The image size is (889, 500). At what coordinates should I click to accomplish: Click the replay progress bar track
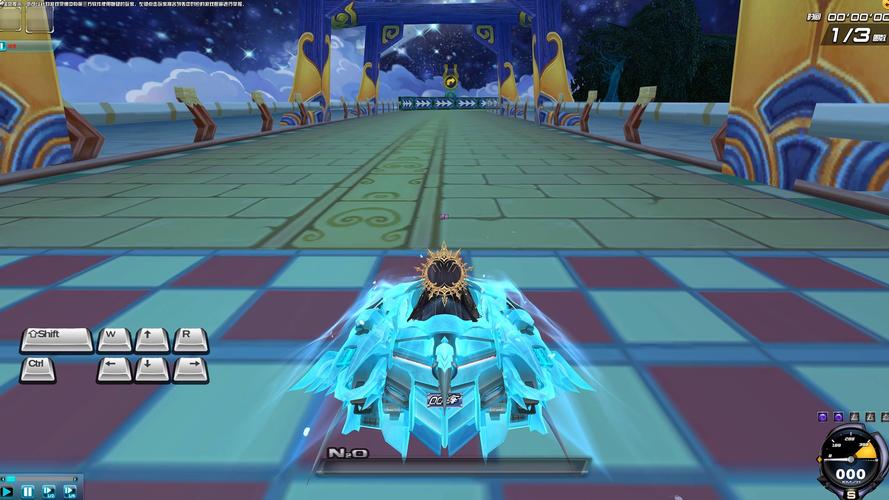pyautogui.click(x=42, y=478)
